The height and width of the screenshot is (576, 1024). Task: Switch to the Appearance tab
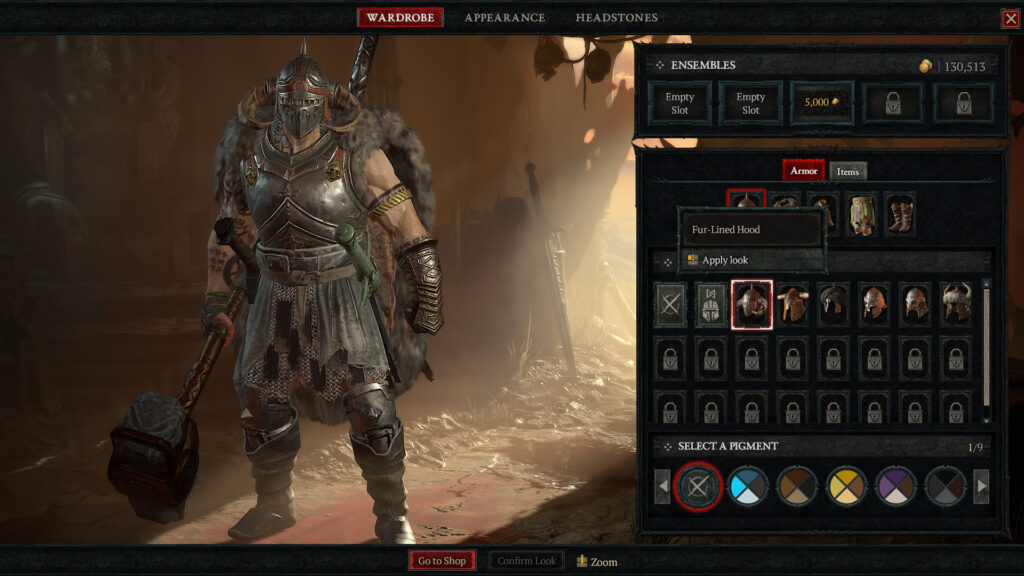[x=504, y=18]
